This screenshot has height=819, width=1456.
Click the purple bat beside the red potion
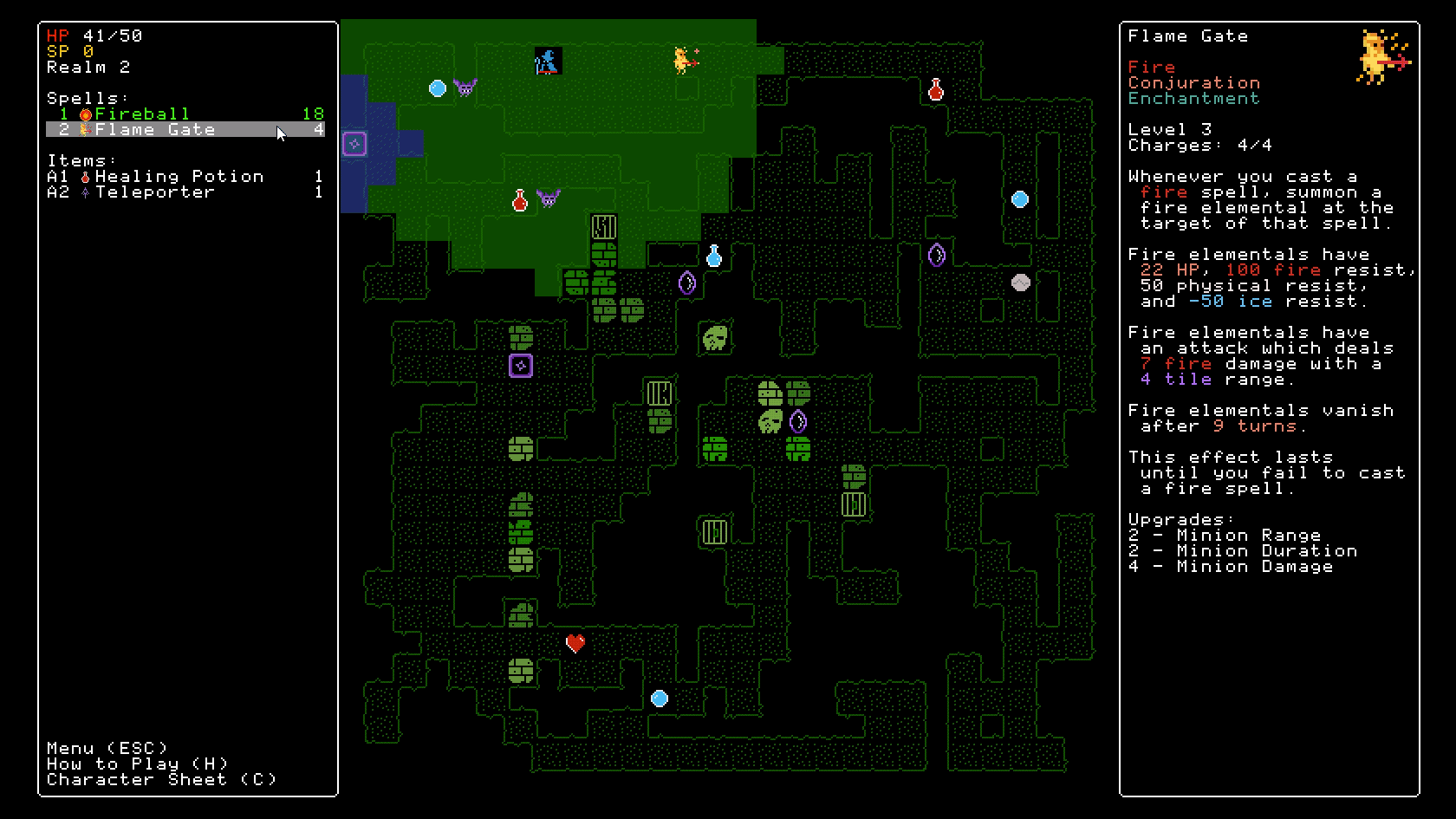549,198
